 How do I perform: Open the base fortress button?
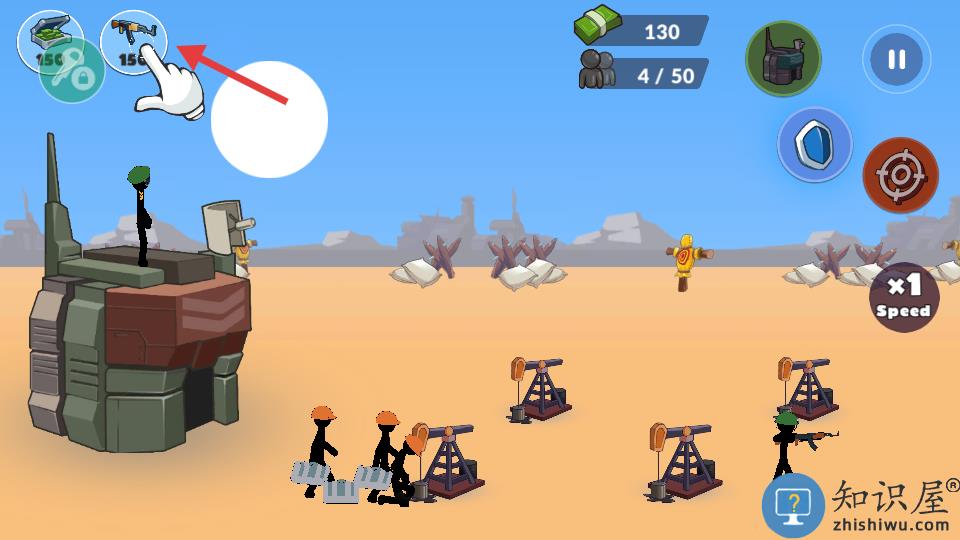point(783,58)
